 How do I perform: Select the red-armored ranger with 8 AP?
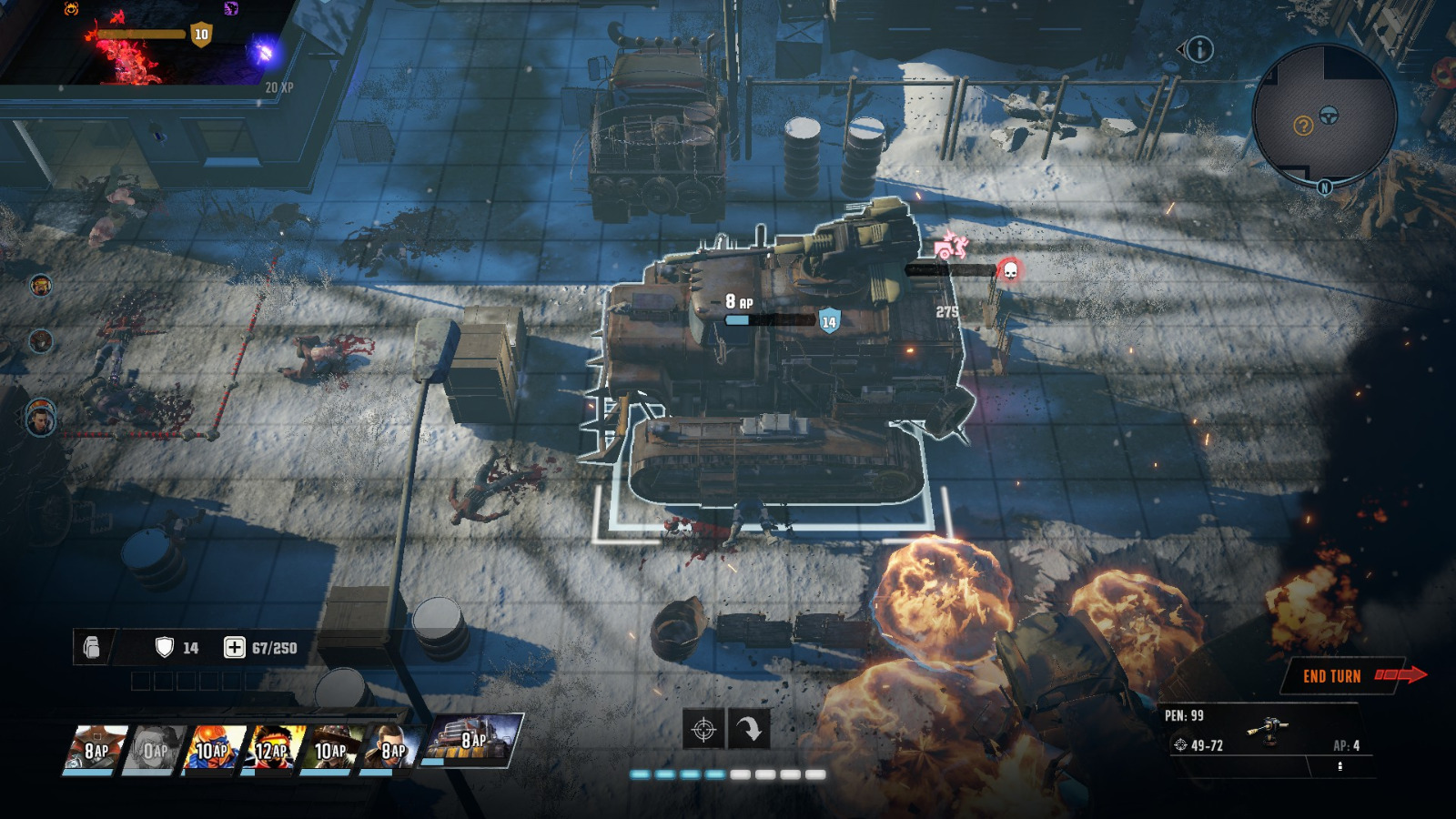pyautogui.click(x=96, y=750)
